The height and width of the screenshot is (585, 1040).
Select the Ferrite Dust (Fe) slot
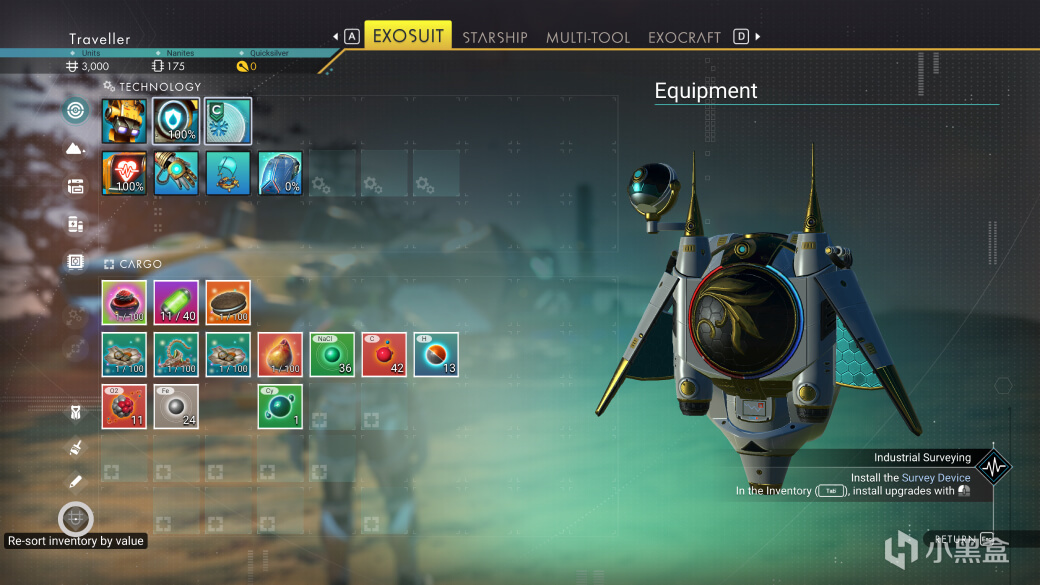[176, 407]
